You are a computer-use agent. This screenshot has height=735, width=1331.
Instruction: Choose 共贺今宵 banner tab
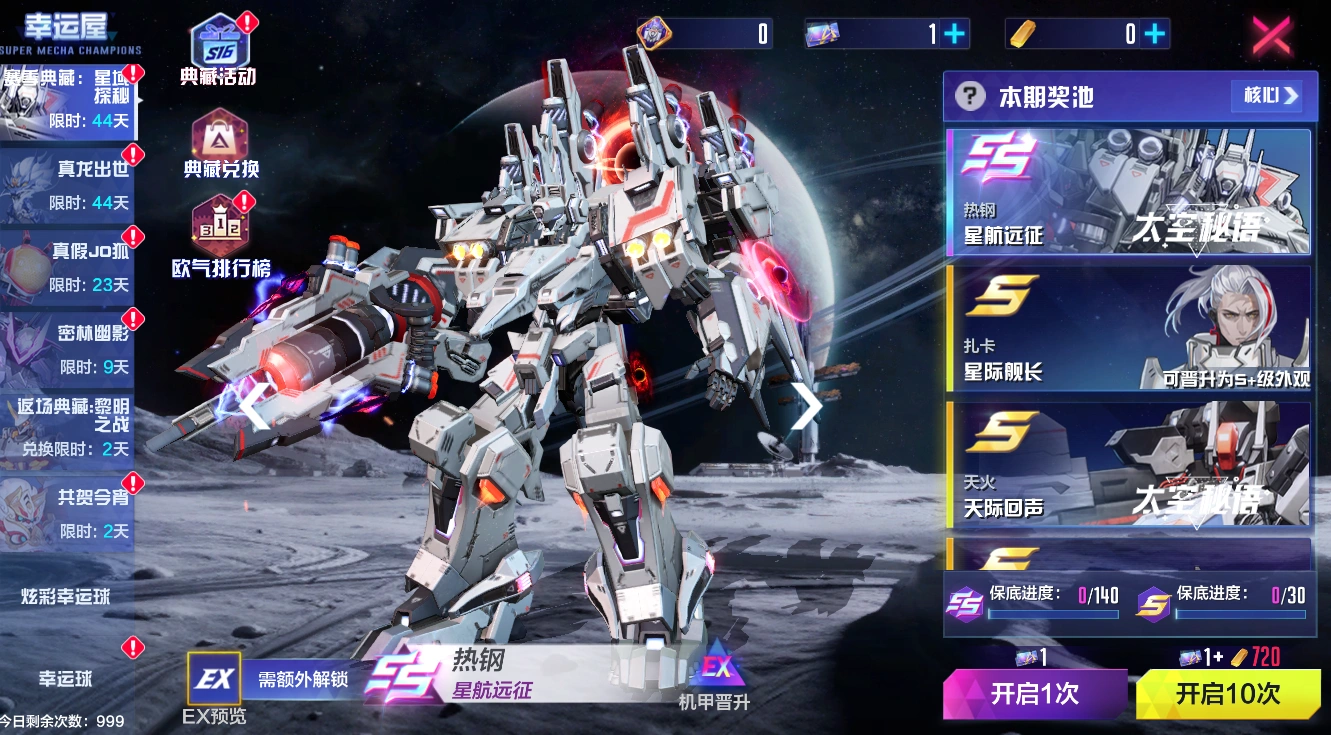tap(67, 514)
